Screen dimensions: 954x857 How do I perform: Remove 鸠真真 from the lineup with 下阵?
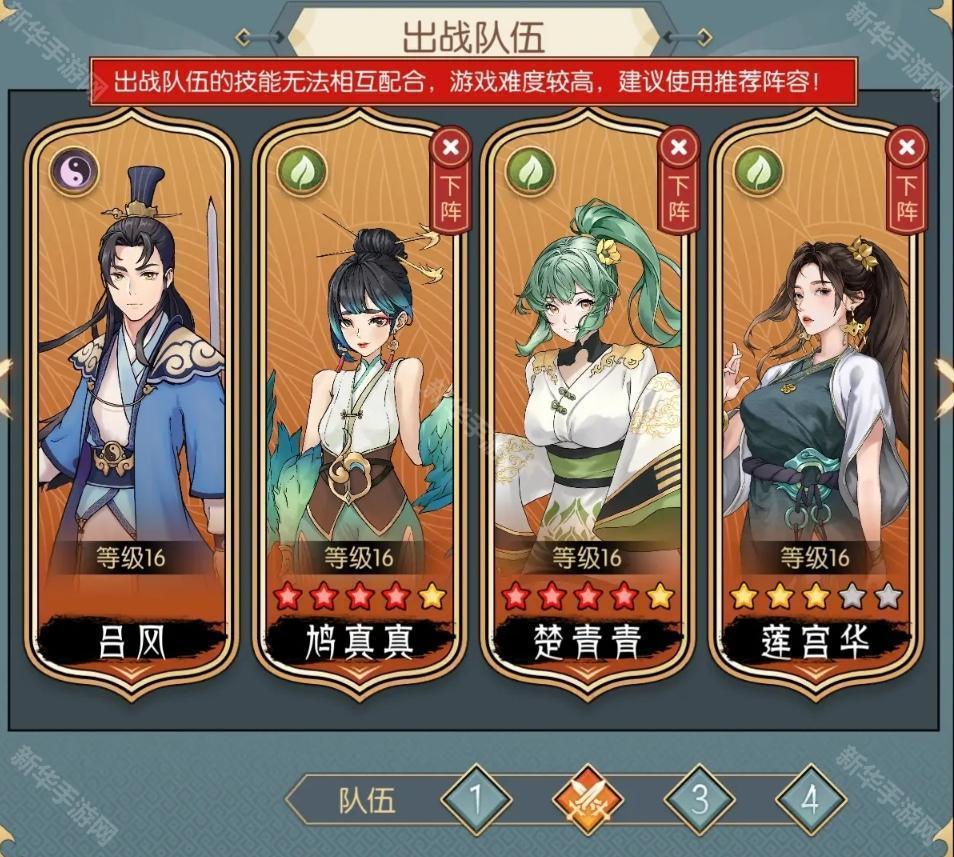pos(450,182)
